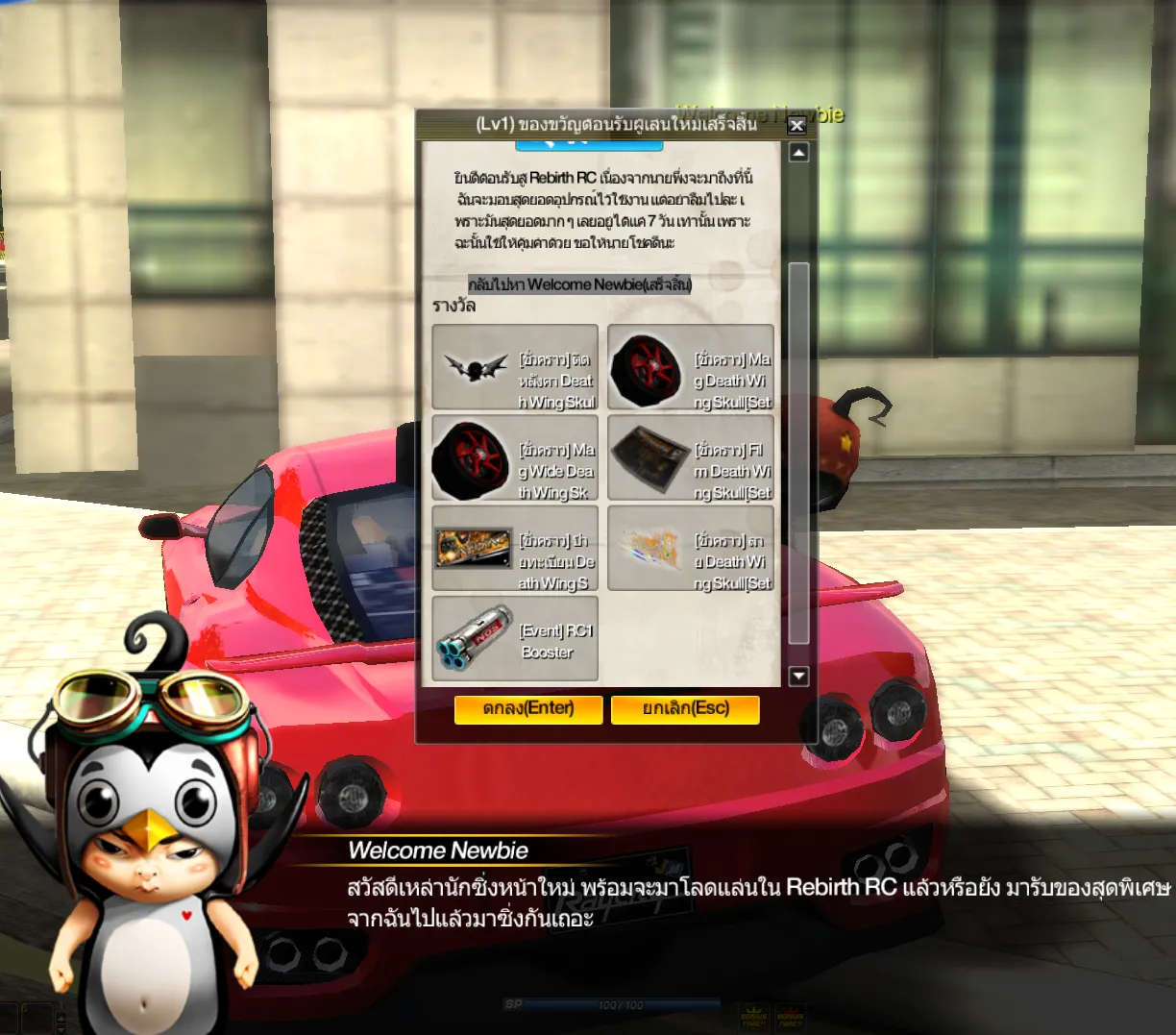Image resolution: width=1176 pixels, height=1035 pixels.
Task: Pick the Film Death Wing Skull reward
Action: [691, 458]
